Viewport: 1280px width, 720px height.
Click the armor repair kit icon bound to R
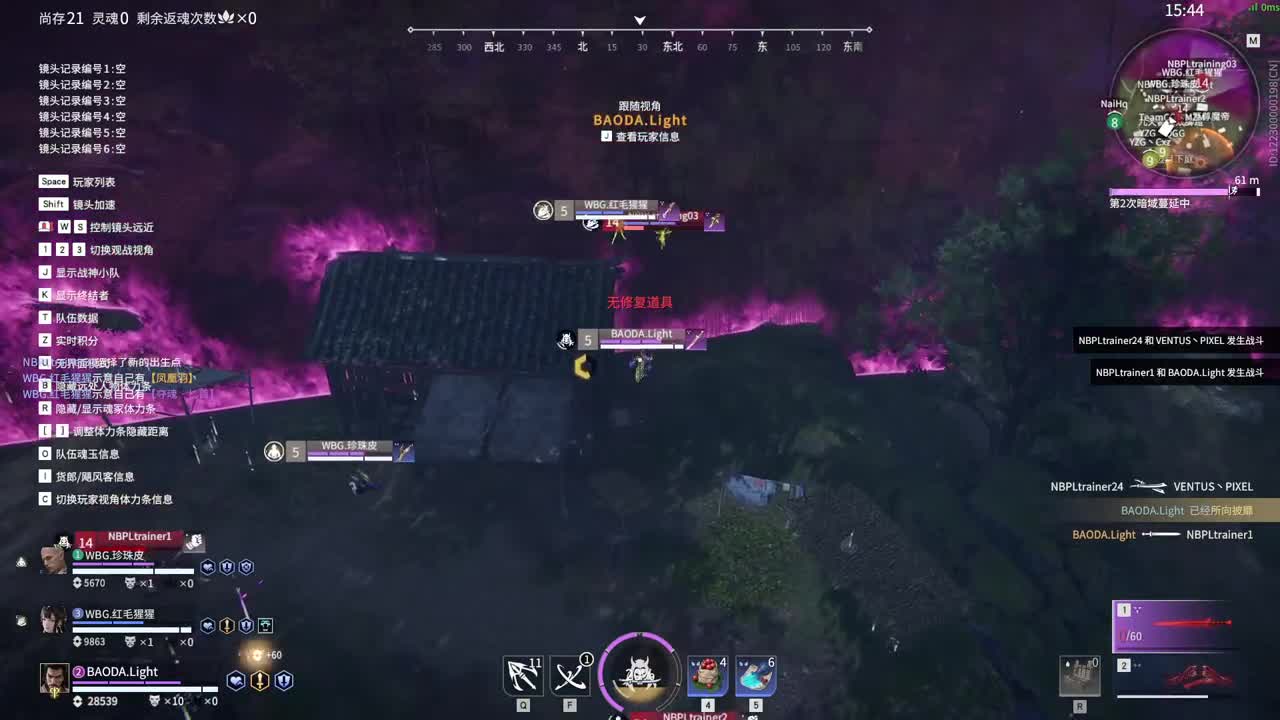1080,676
